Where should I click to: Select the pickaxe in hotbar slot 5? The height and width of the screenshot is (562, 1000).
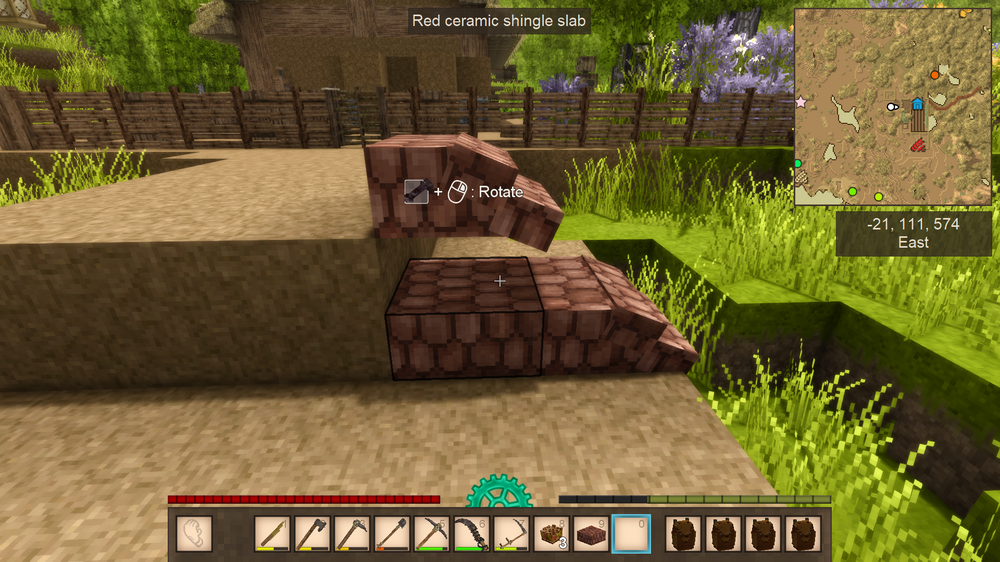point(432,533)
